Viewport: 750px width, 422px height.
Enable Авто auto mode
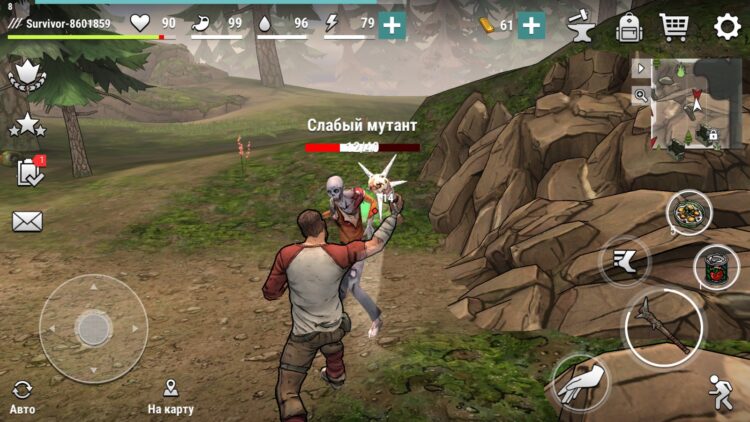point(22,396)
